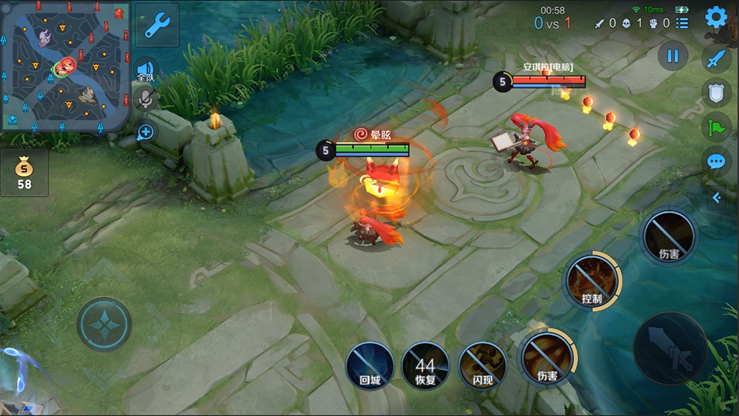Cast the 闪现 flash spell

click(483, 365)
